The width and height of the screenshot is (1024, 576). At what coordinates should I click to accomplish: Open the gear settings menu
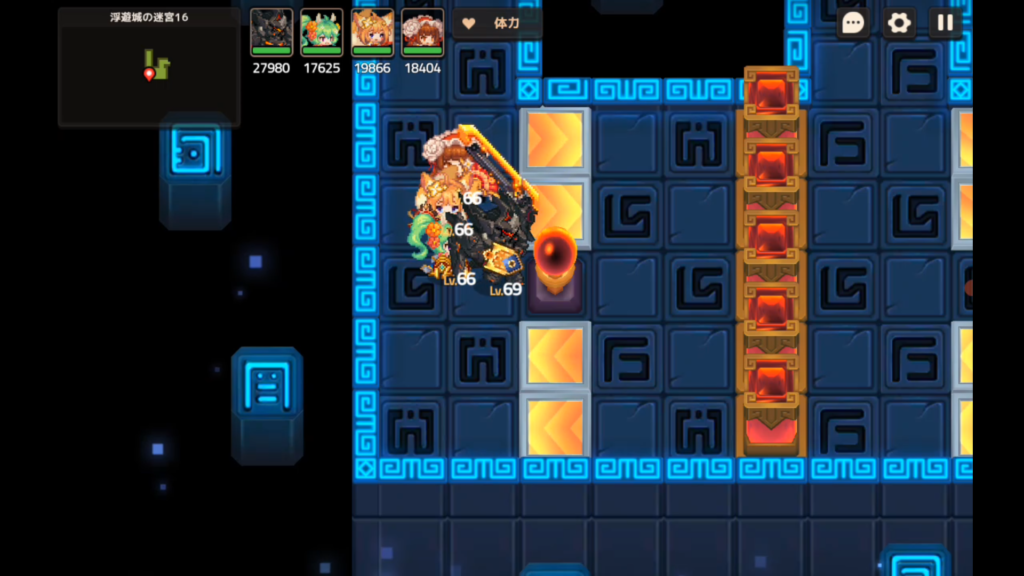point(899,23)
